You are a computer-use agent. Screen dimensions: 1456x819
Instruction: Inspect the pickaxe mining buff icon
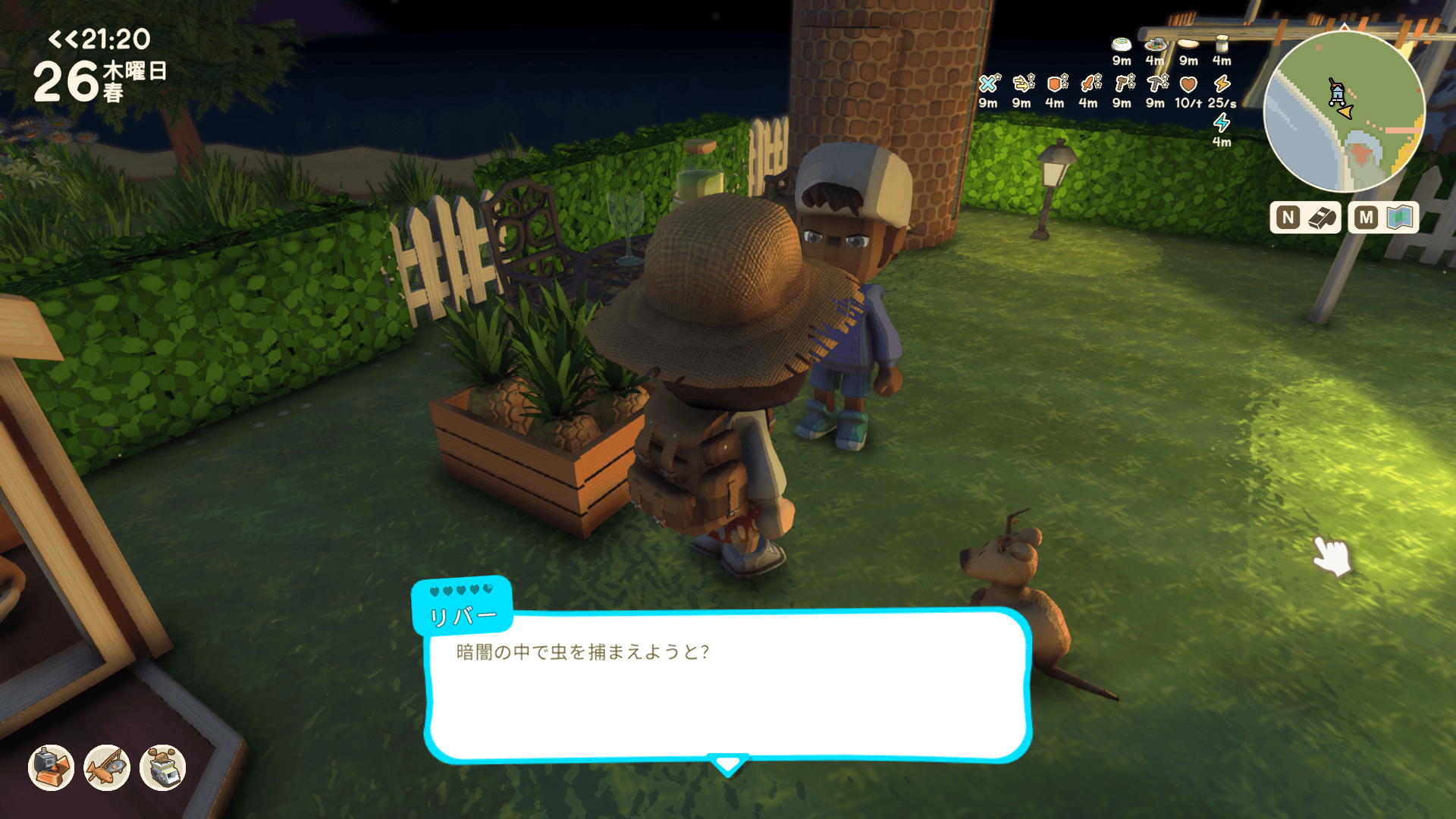click(x=1156, y=83)
